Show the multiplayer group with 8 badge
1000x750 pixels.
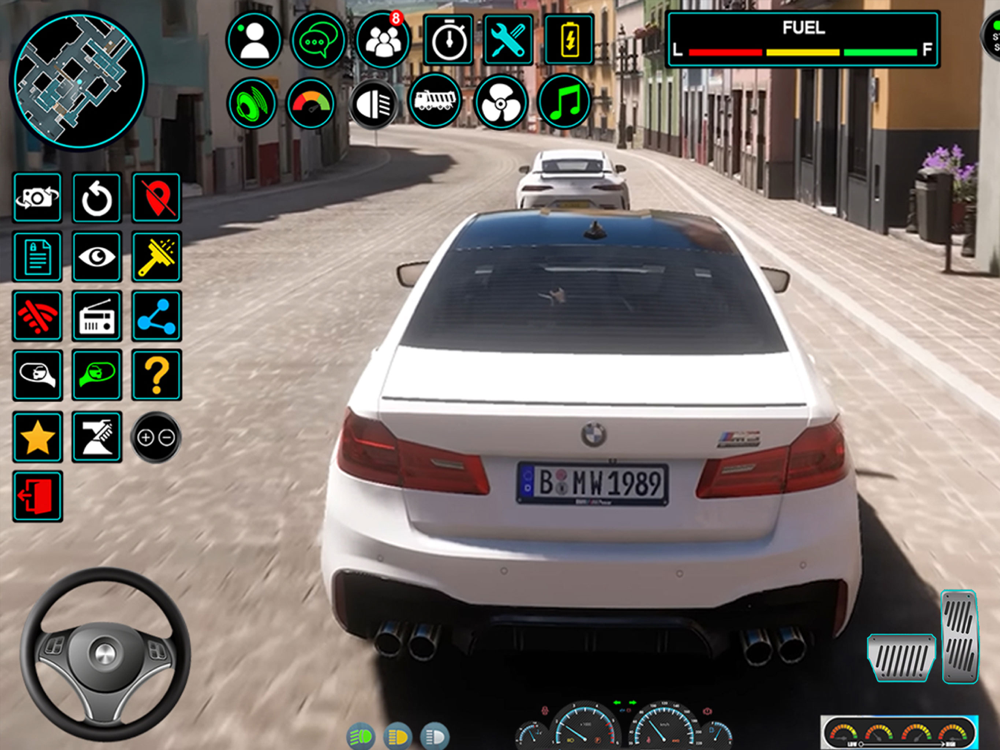(382, 40)
